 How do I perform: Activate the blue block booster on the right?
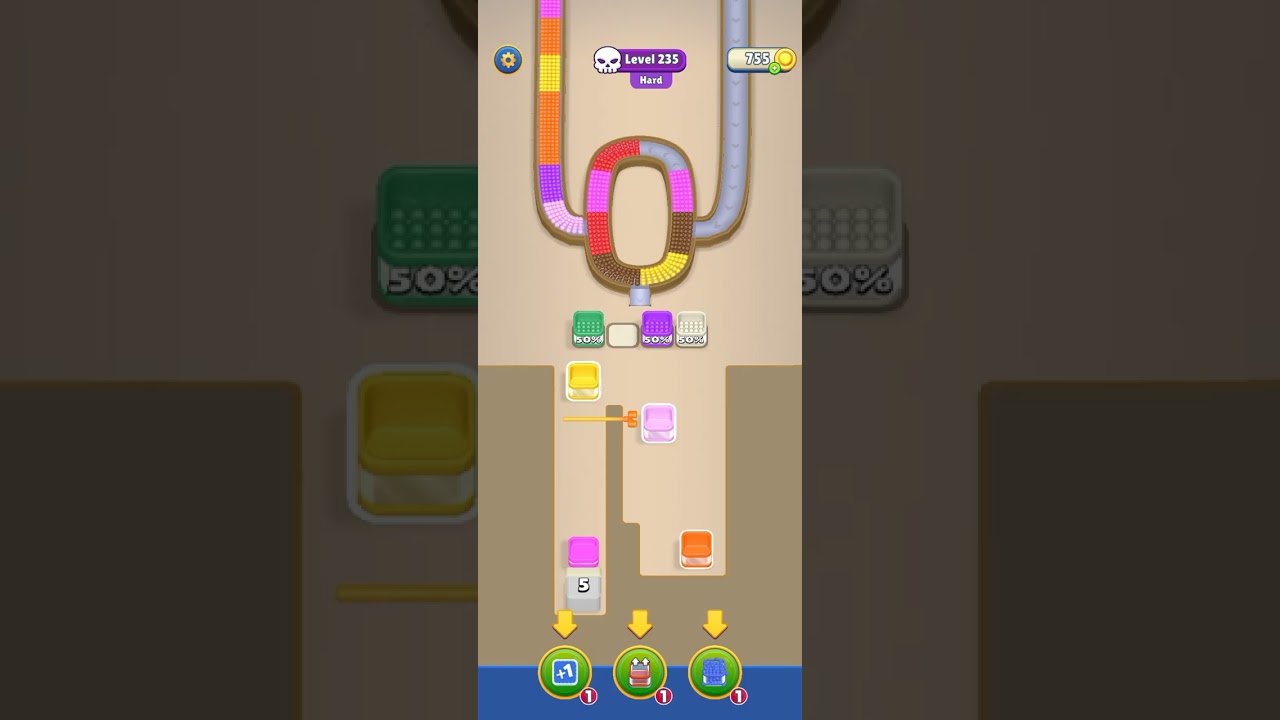[716, 673]
